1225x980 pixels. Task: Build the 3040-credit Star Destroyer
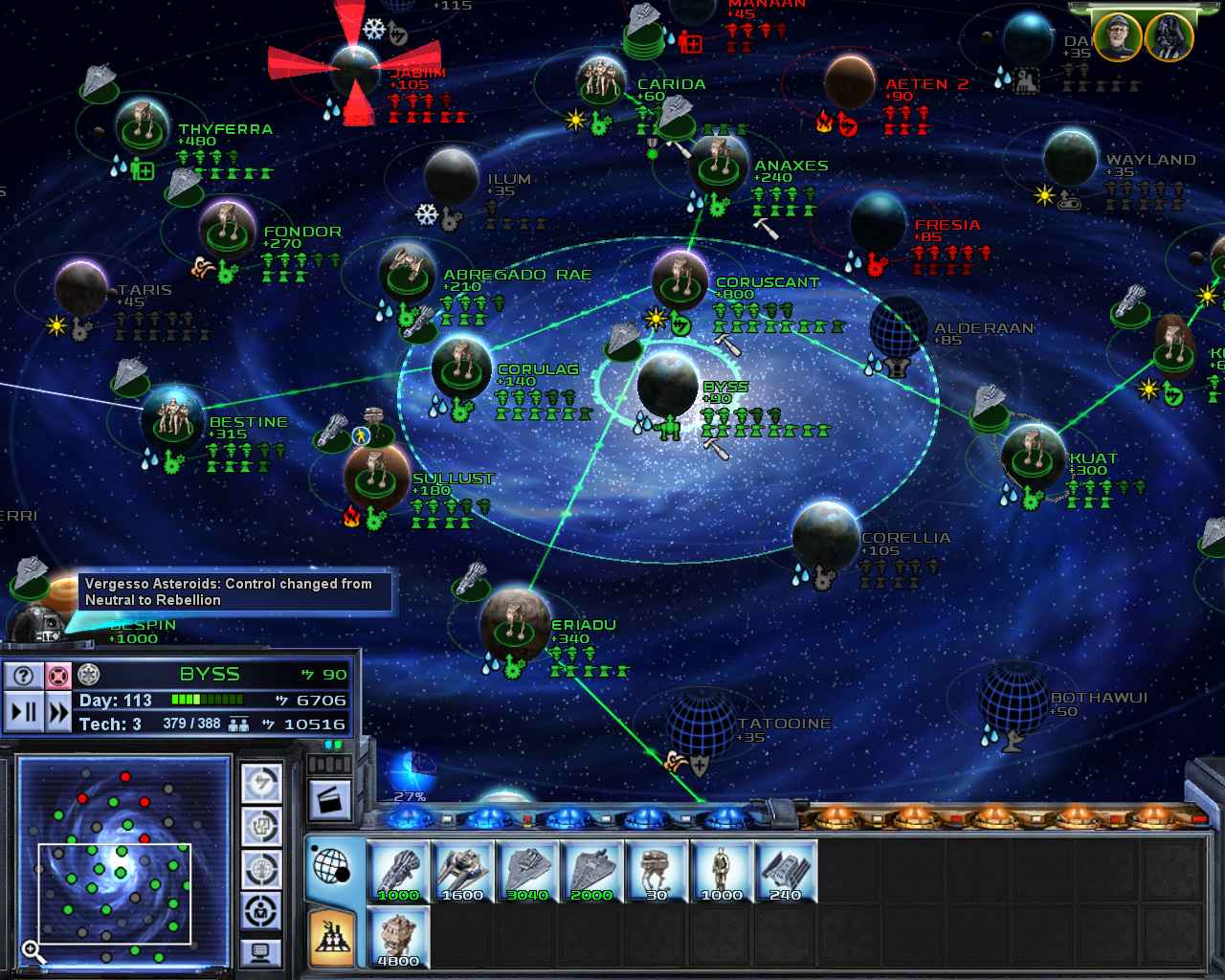(x=527, y=871)
